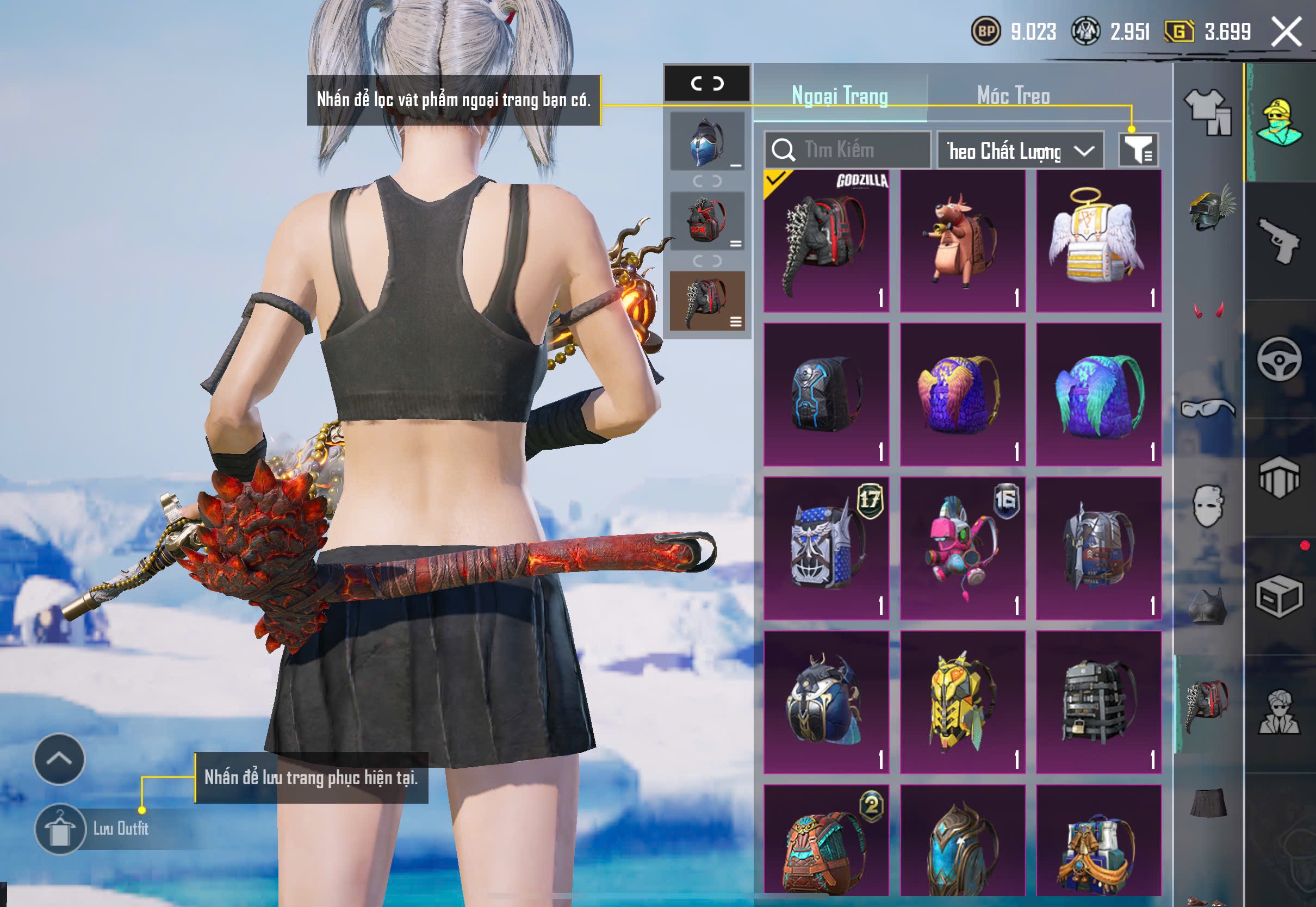Select the Godzilla backpack skin

(826, 241)
